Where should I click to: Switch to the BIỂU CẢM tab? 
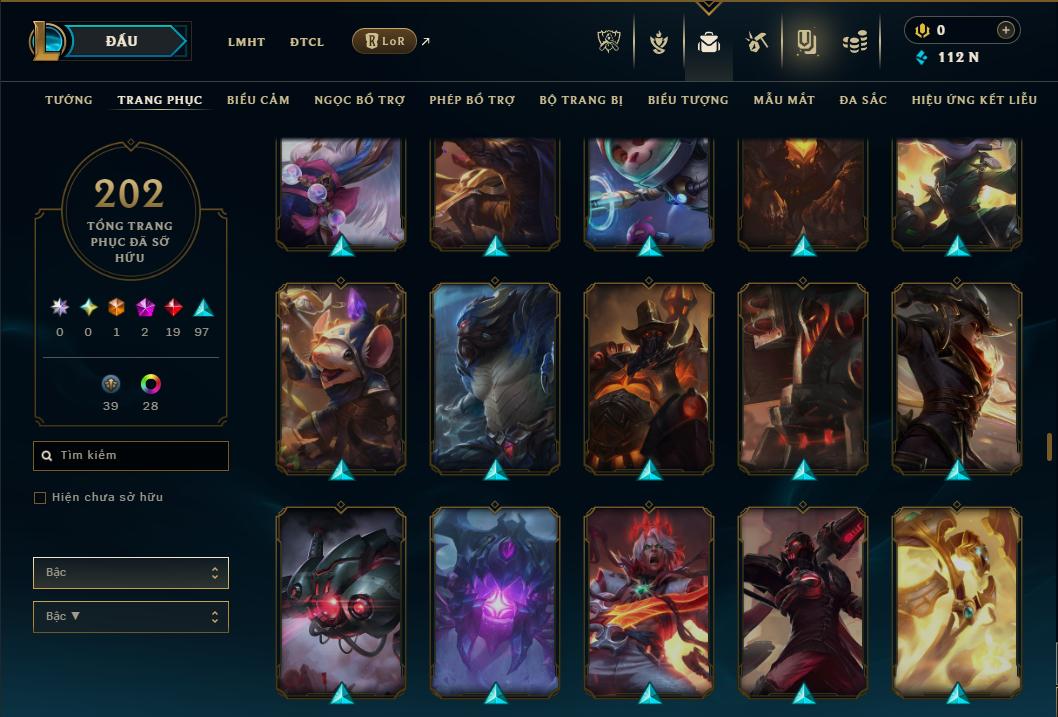pos(258,100)
